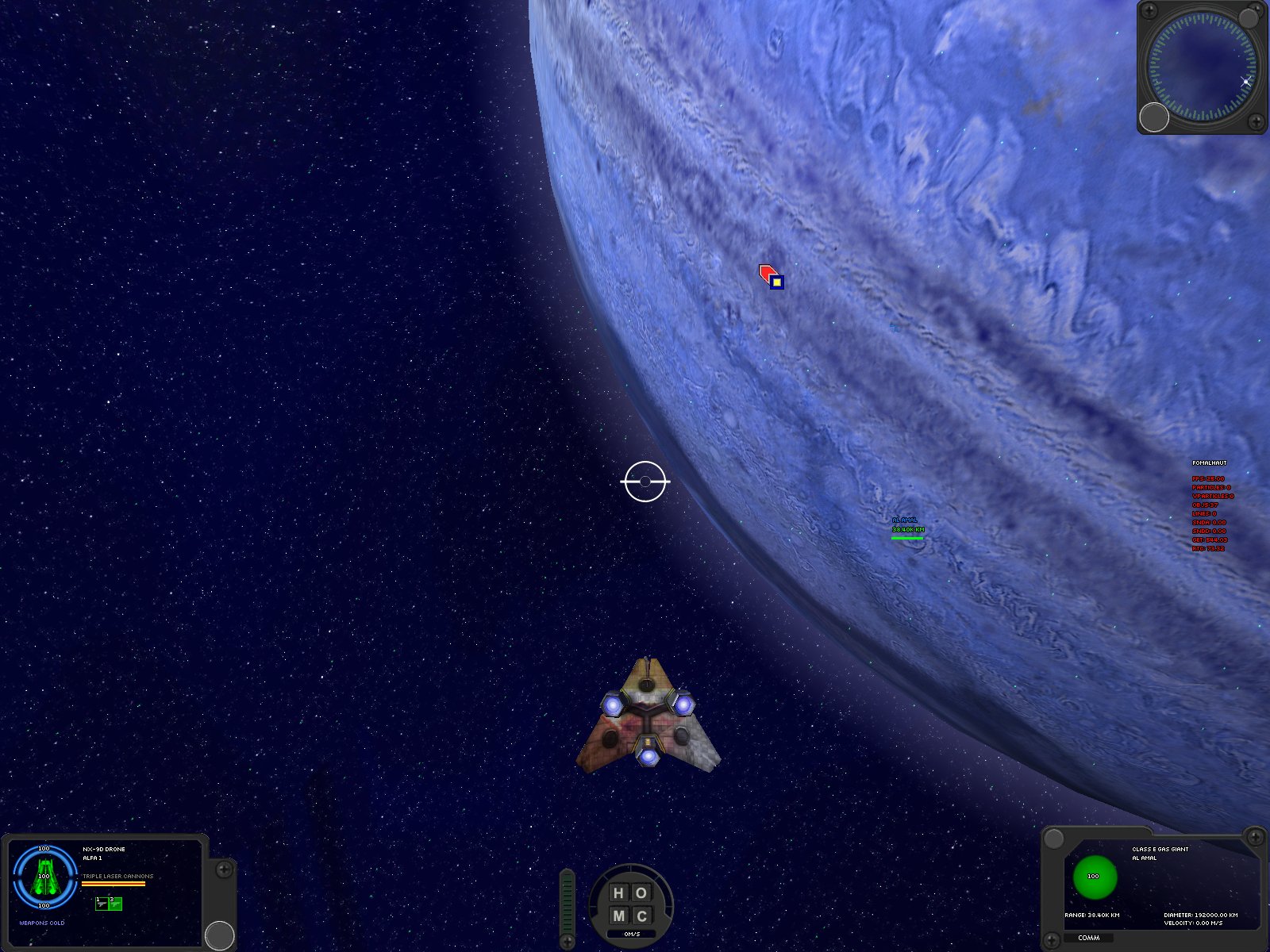Expand the left status panel via its round knob
The height and width of the screenshot is (952, 1270).
[x=219, y=935]
